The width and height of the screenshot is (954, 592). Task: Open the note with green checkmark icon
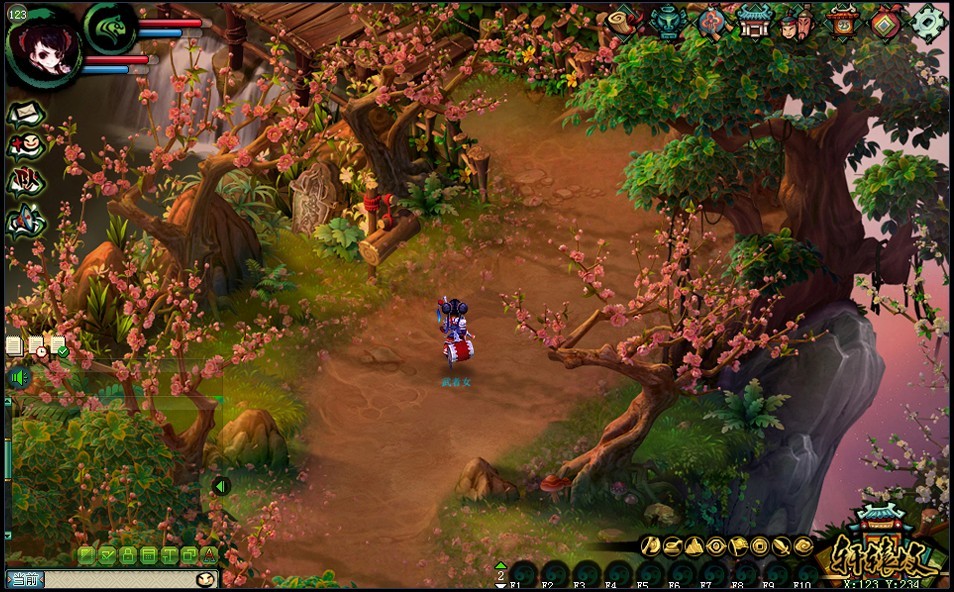click(x=59, y=346)
